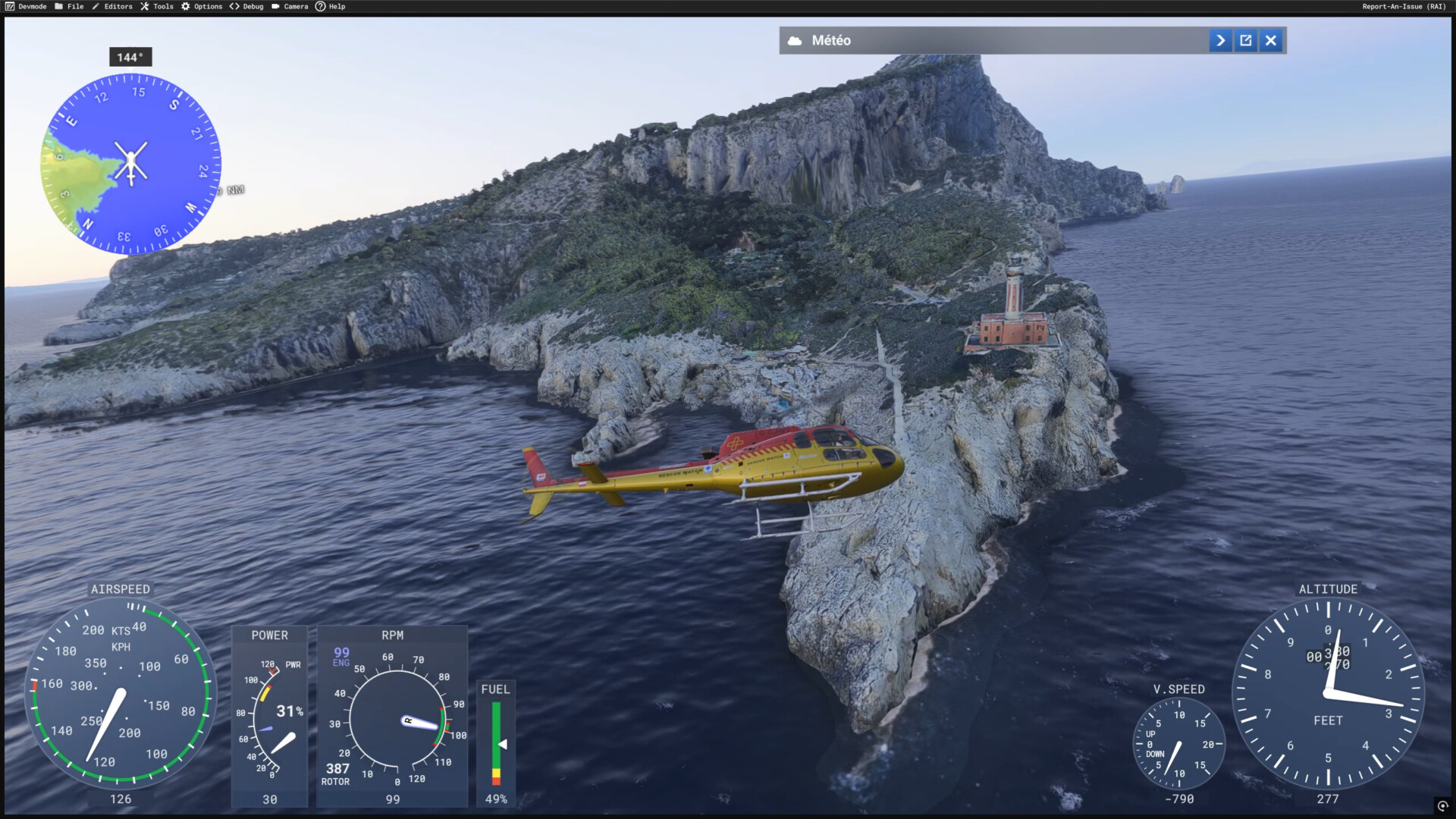Click the Météo panel title bar
The image size is (1456, 819).
(986, 41)
